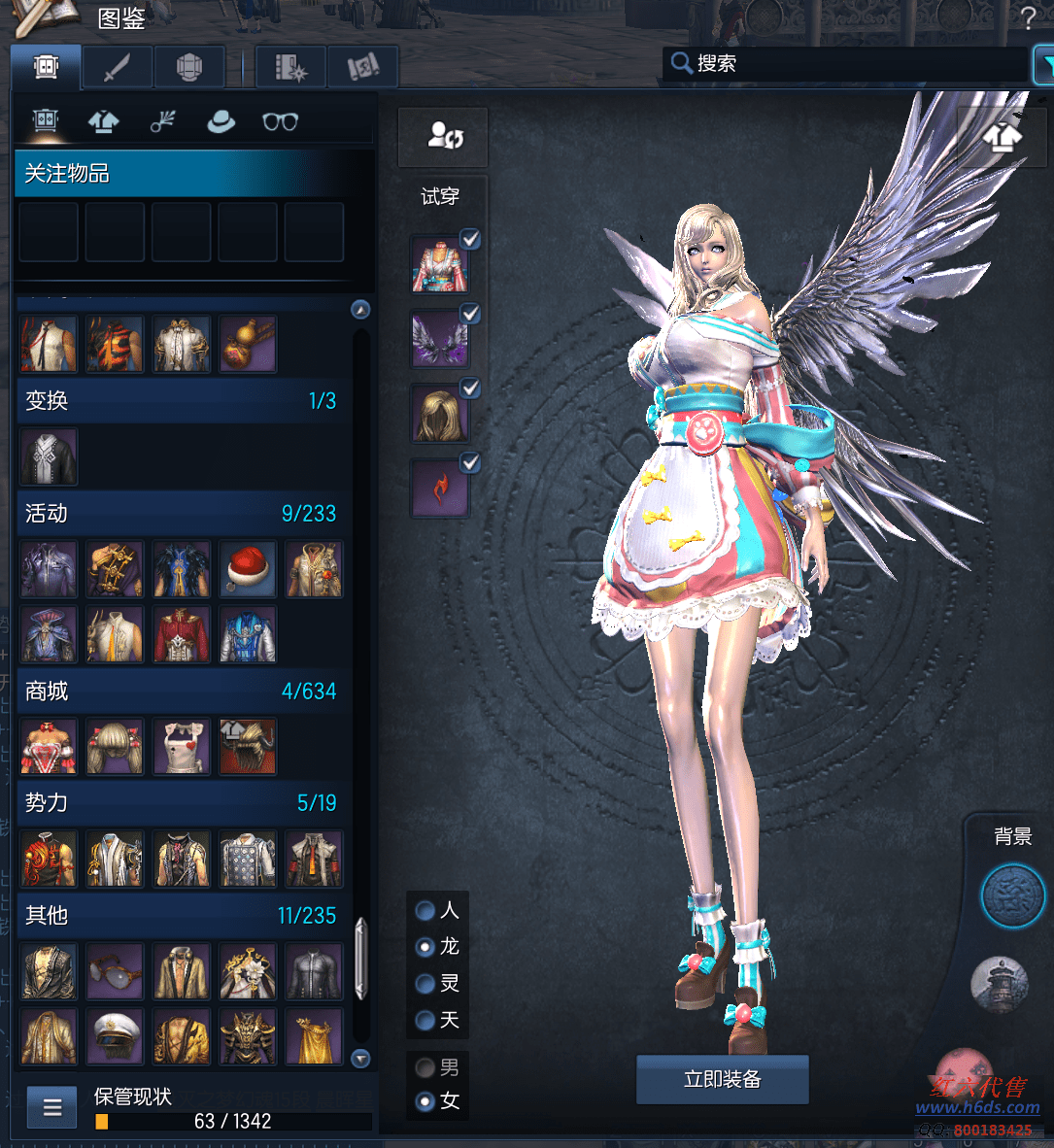Viewport: 1054px width, 1148px height.
Task: Select the Santa hat in 活动 category
Action: point(248,569)
